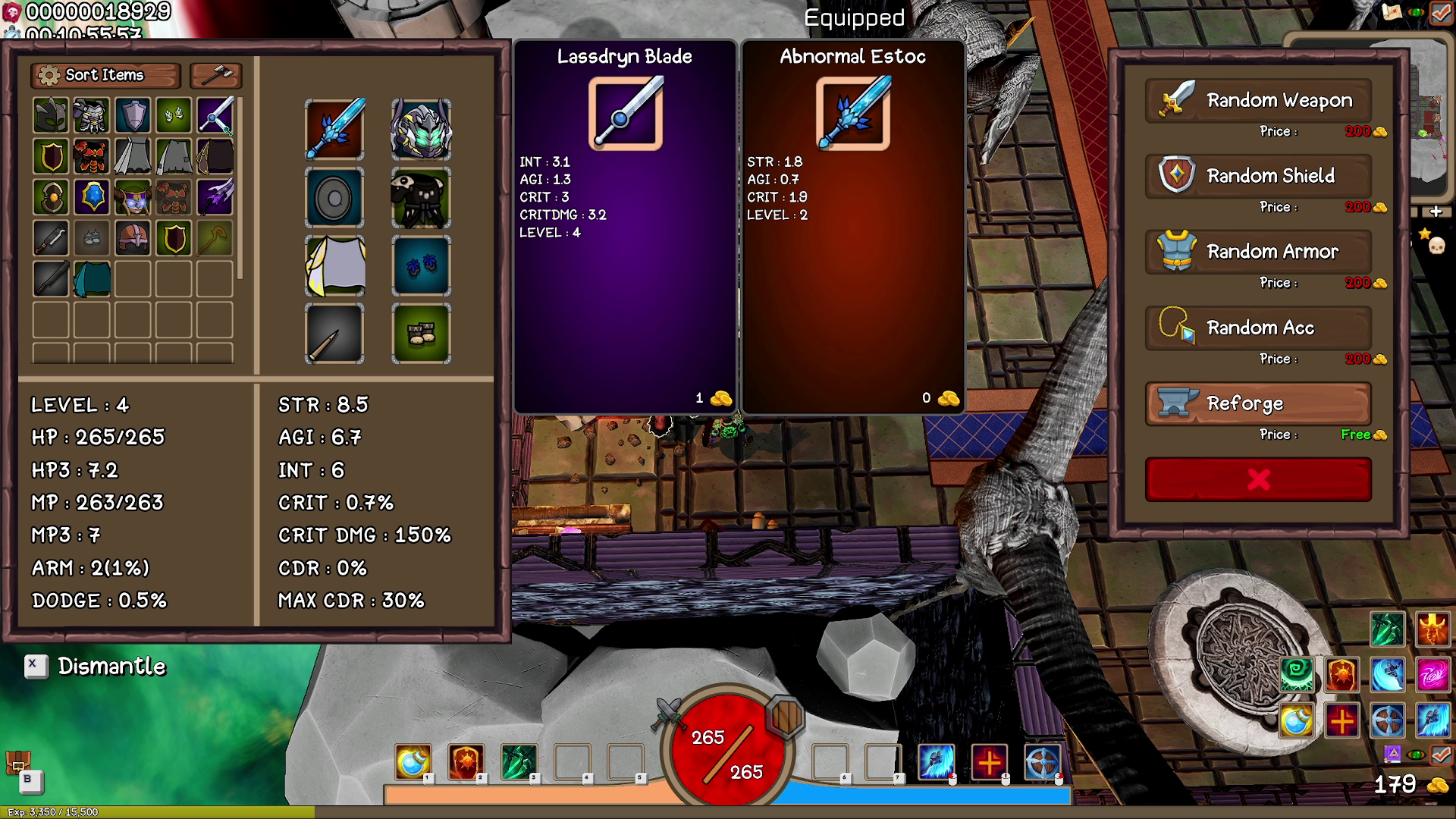Select the dismantle hammer icon above the inventory

coord(215,75)
